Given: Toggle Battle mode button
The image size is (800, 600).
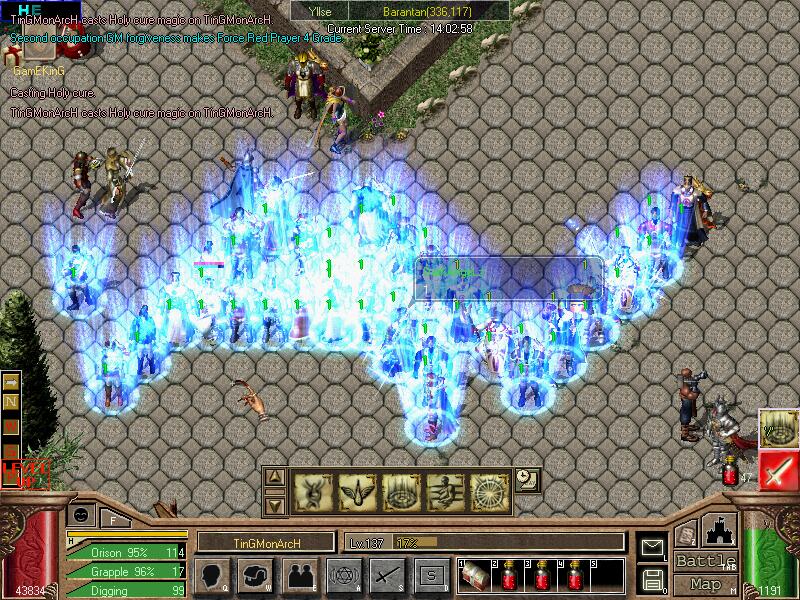Looking at the screenshot, I should (x=705, y=560).
